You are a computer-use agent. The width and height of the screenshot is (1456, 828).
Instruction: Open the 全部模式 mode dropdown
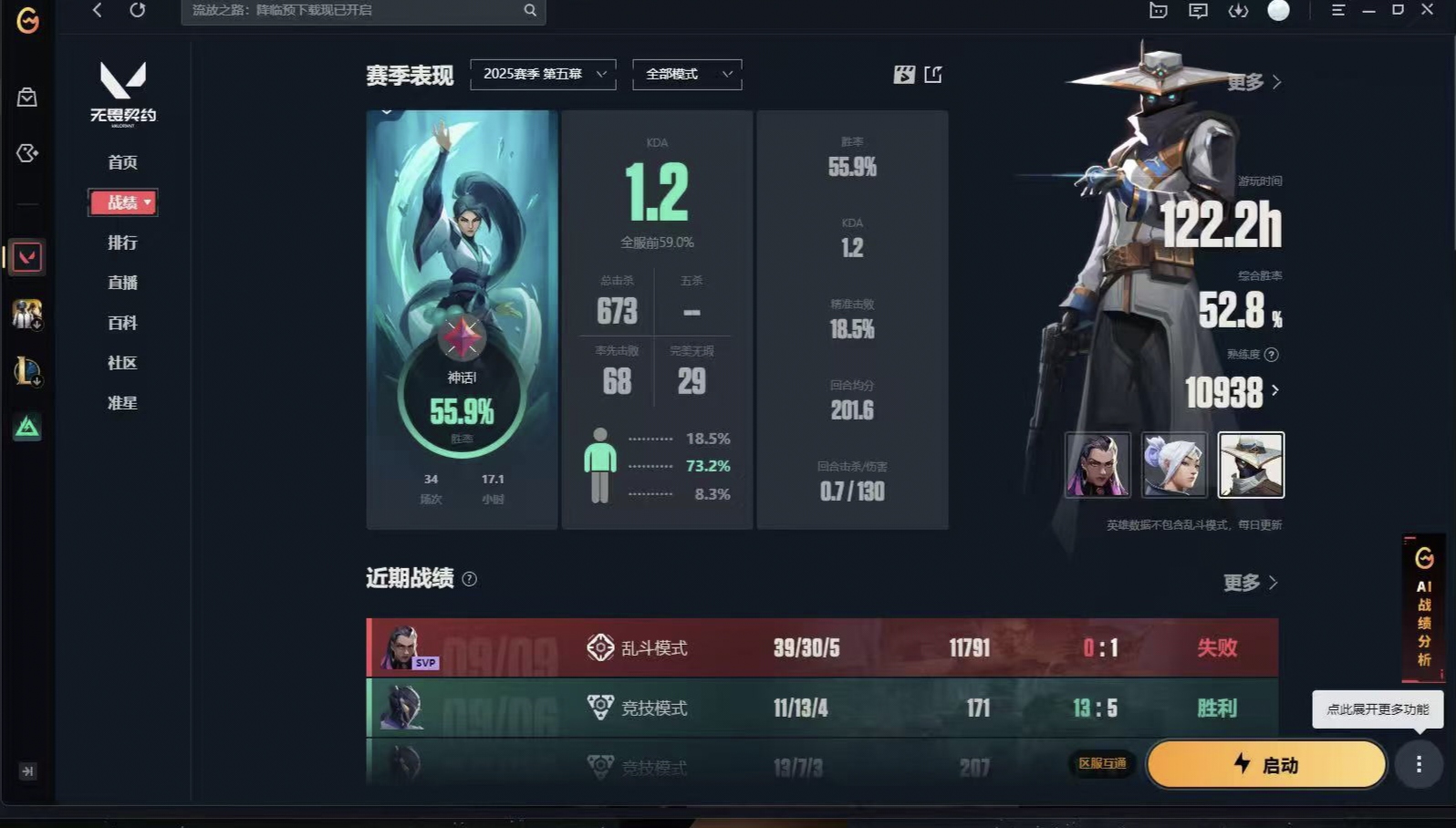point(686,74)
